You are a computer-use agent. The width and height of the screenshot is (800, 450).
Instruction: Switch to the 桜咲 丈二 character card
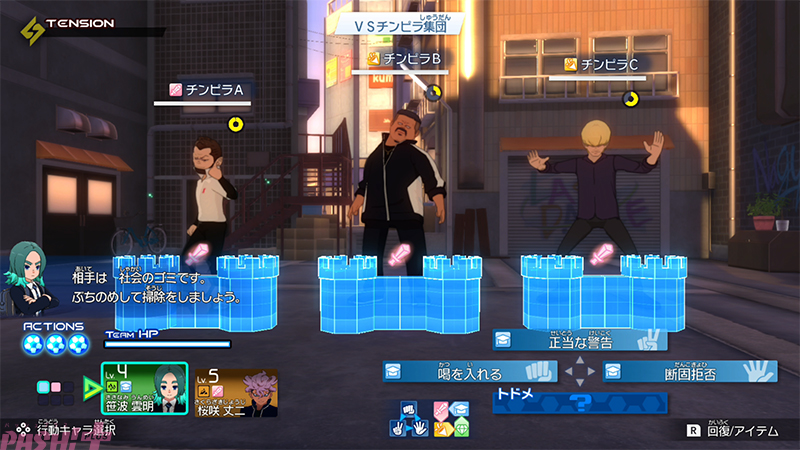point(236,391)
